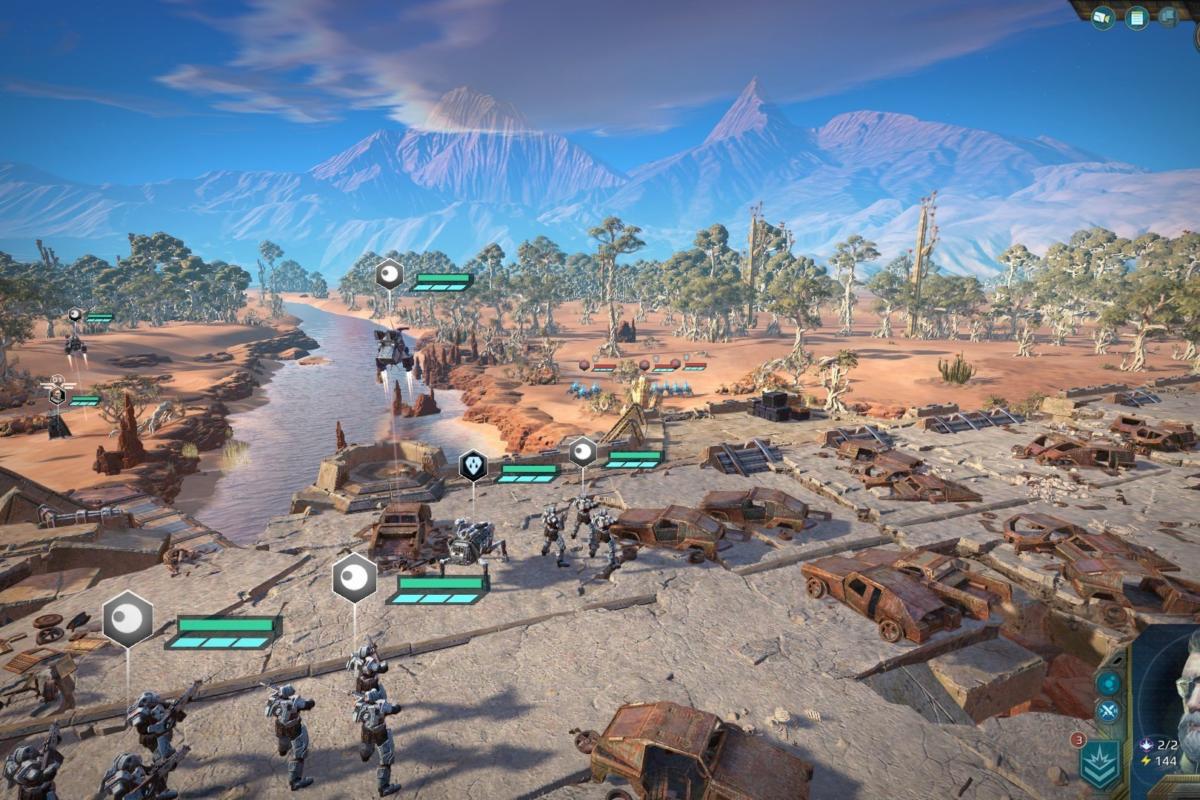The height and width of the screenshot is (800, 1200).
Task: Select the unit marker with mask emblem
Action: (473, 465)
